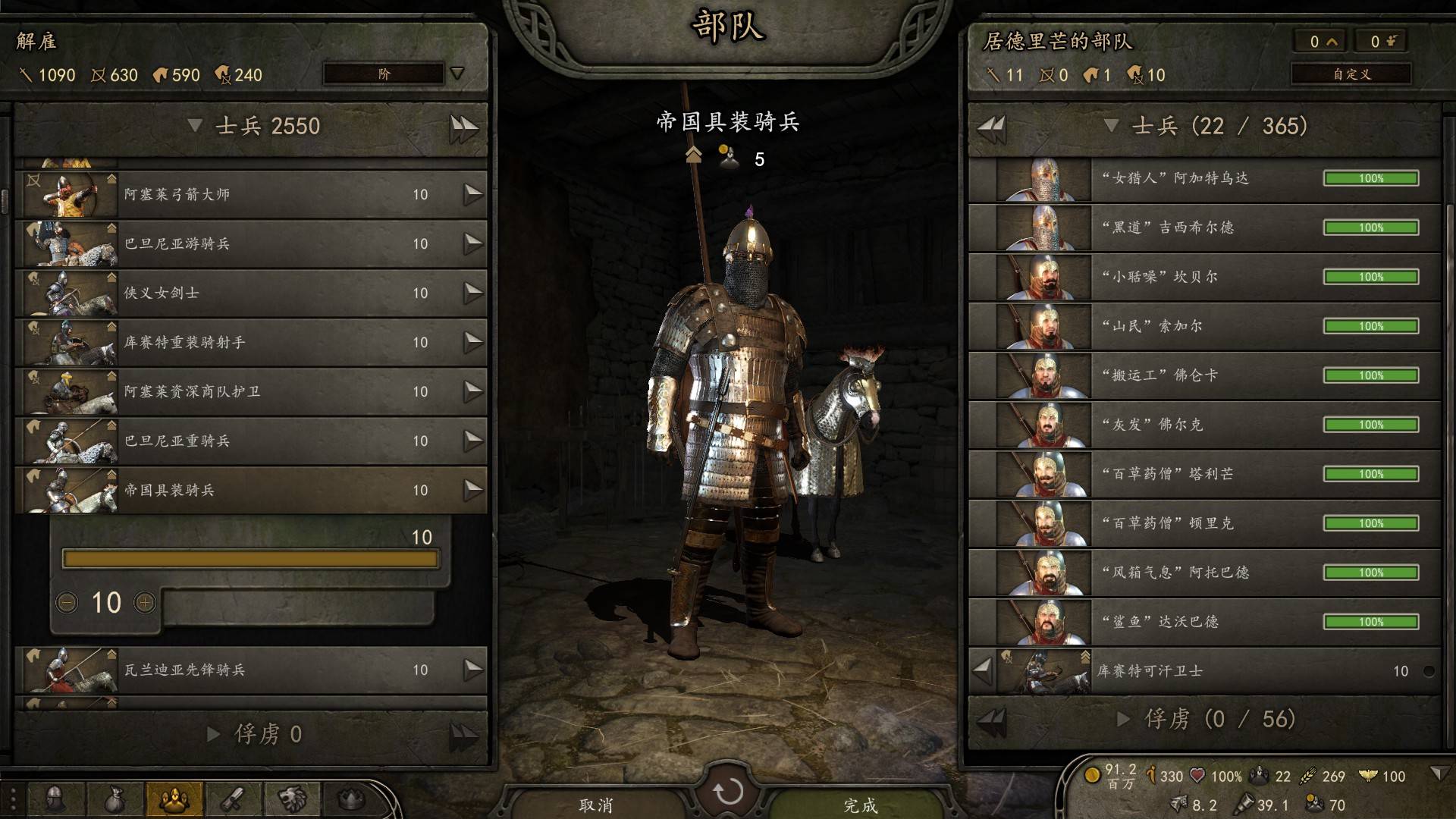The height and width of the screenshot is (819, 1456).
Task: Decrease transfer amount with the minus button
Action: pyautogui.click(x=67, y=603)
